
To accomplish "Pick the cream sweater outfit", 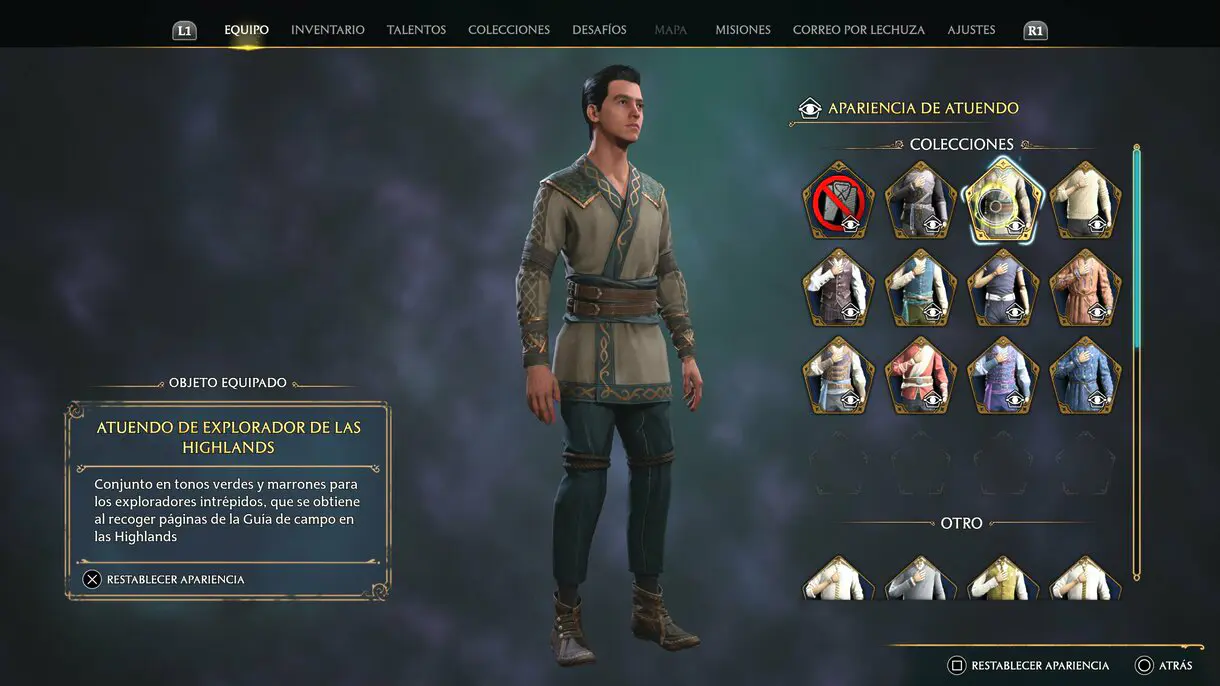I will click(1086, 201).
